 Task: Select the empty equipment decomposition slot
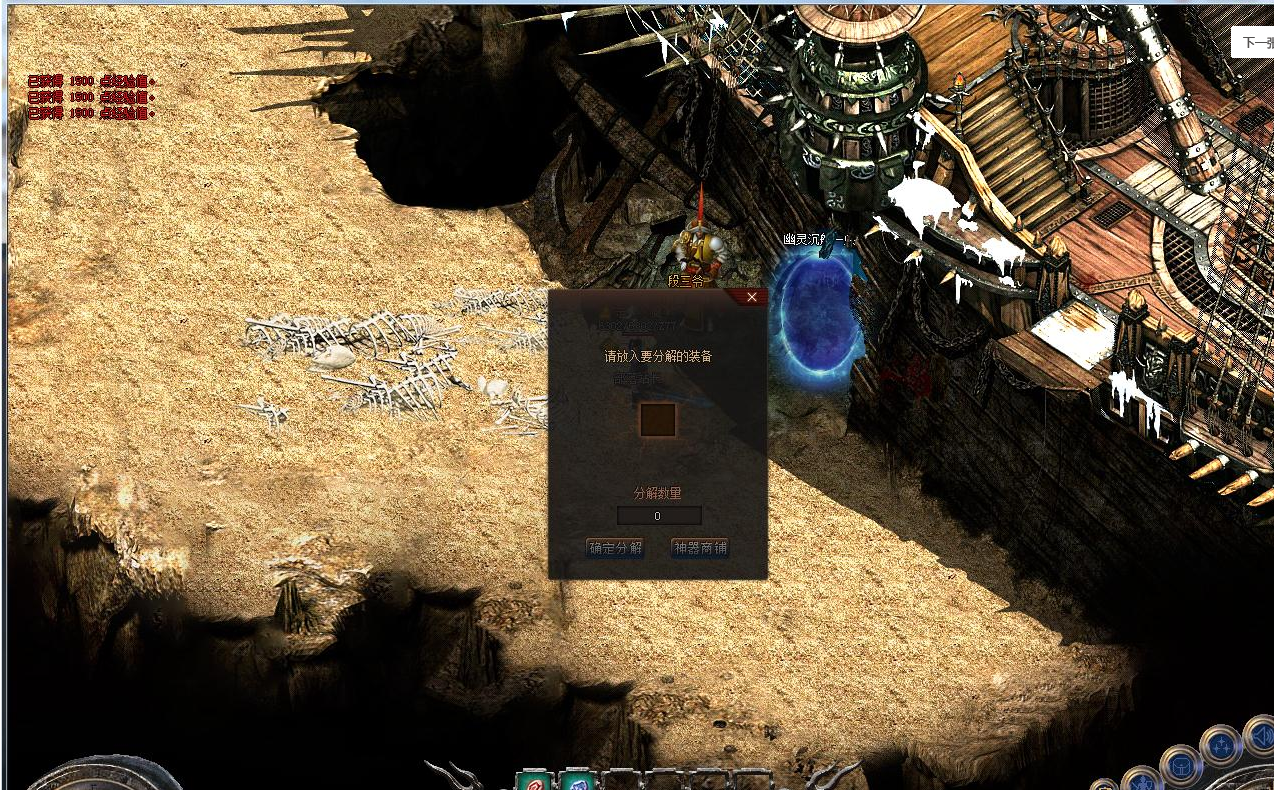tap(658, 420)
